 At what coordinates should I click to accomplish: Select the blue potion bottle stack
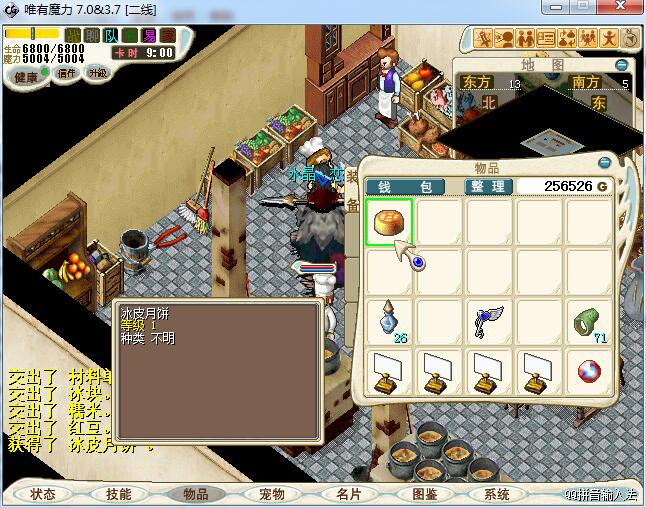tap(389, 322)
